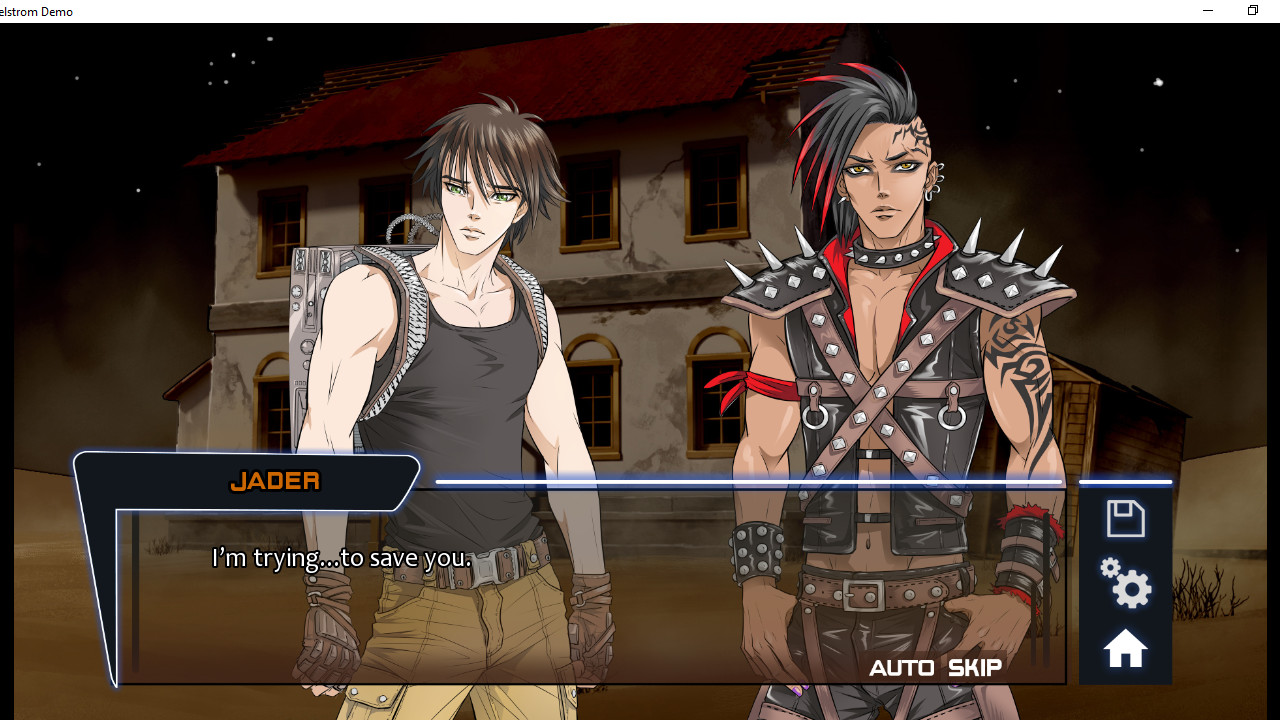Click the blue progress line above the dialogue

750,482
